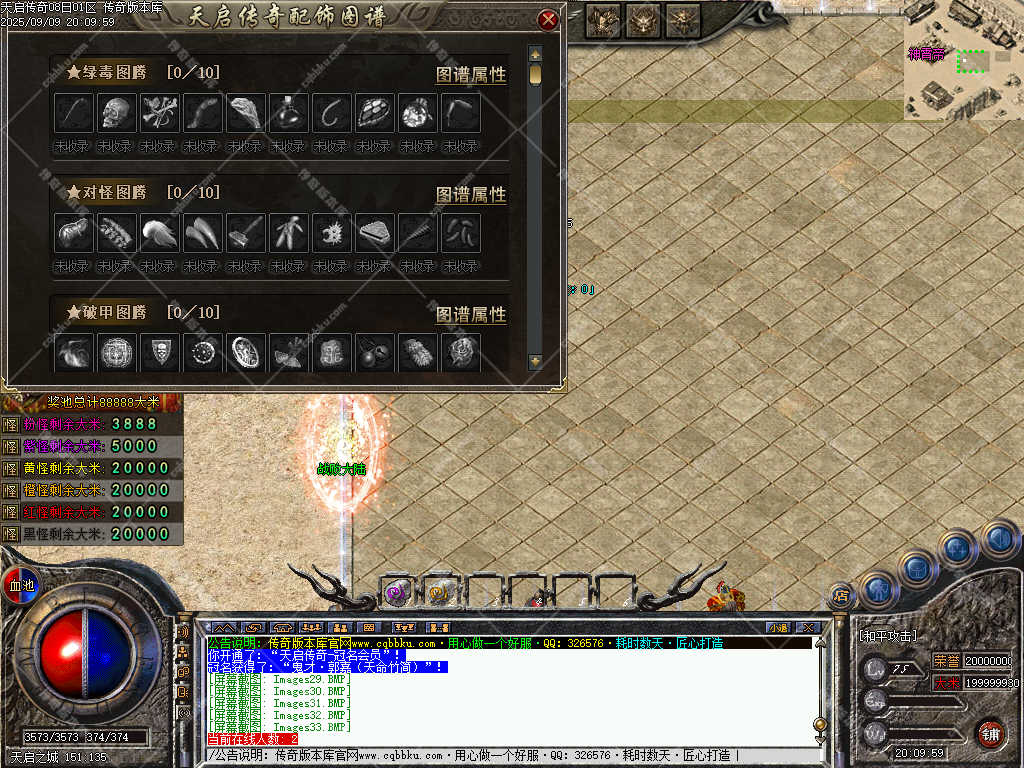Image resolution: width=1024 pixels, height=768 pixels.
Task: Select the skull item in 绿毒图腾
Action: [117, 113]
